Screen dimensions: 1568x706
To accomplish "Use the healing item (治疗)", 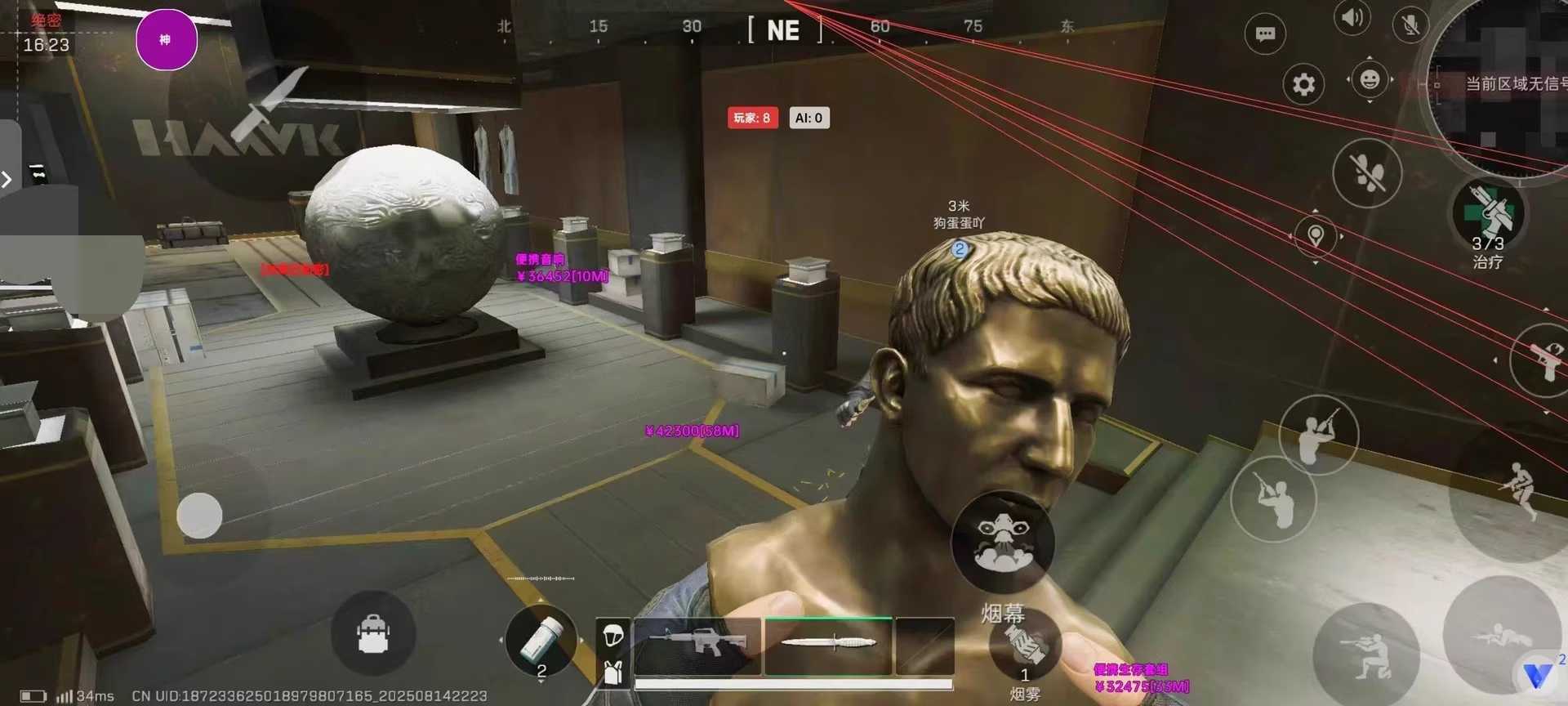I will (x=1488, y=216).
